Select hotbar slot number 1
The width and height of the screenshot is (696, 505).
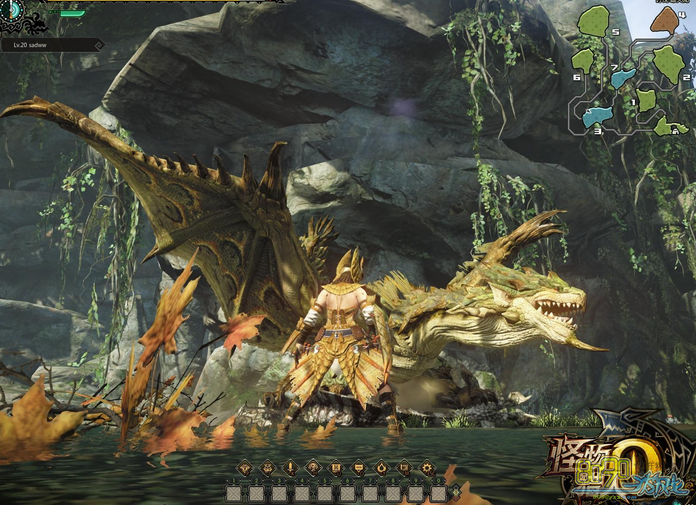click(x=233, y=493)
